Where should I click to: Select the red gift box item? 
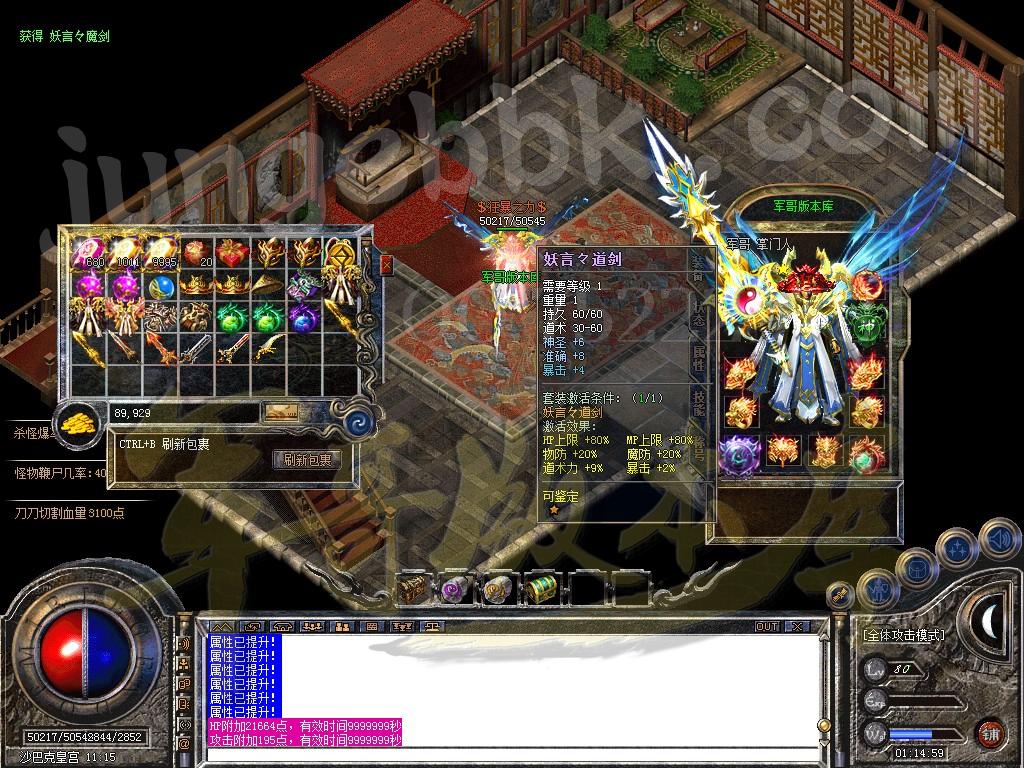231,252
